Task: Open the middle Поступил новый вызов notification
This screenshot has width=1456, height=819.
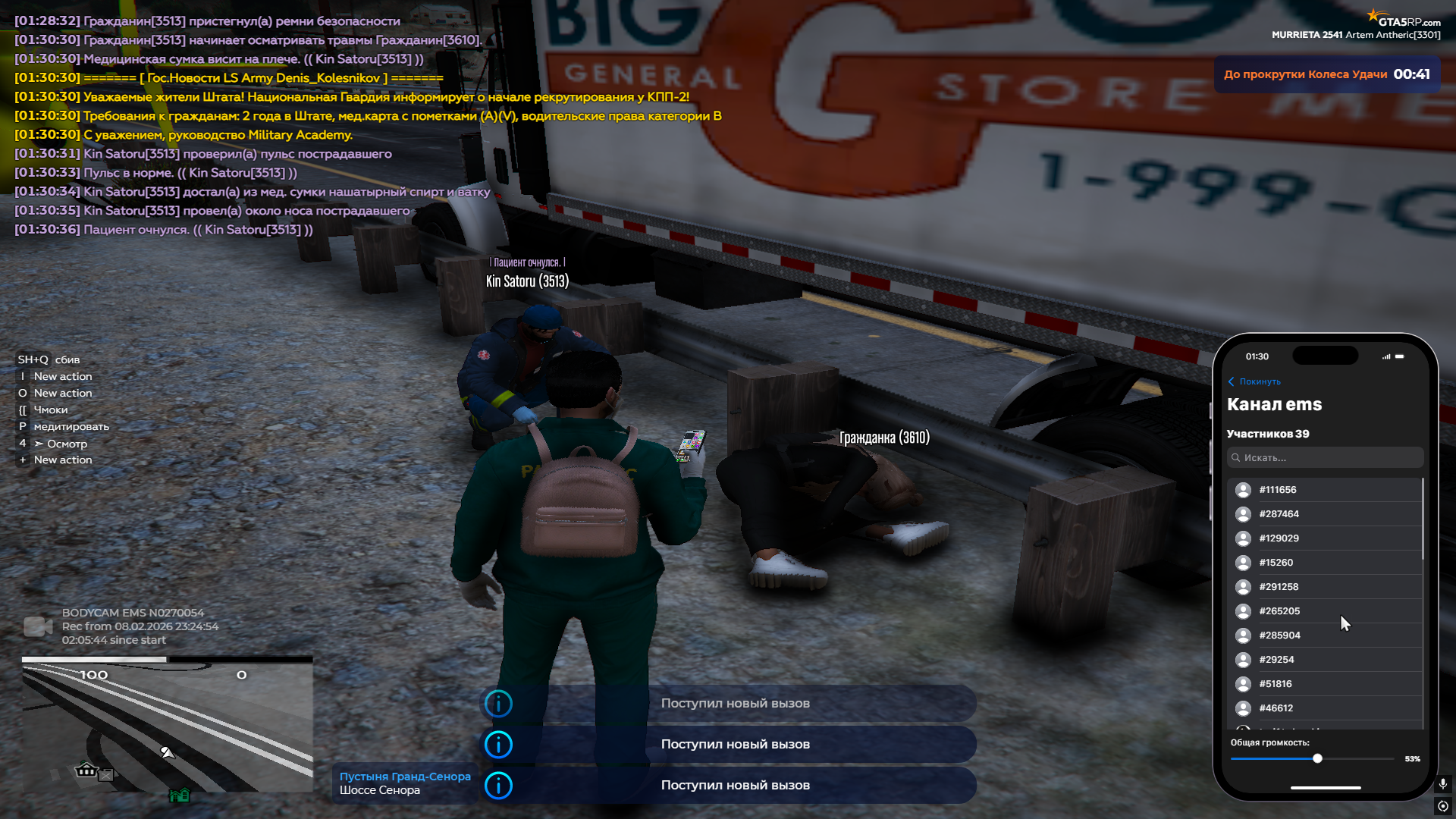Action: 728,745
